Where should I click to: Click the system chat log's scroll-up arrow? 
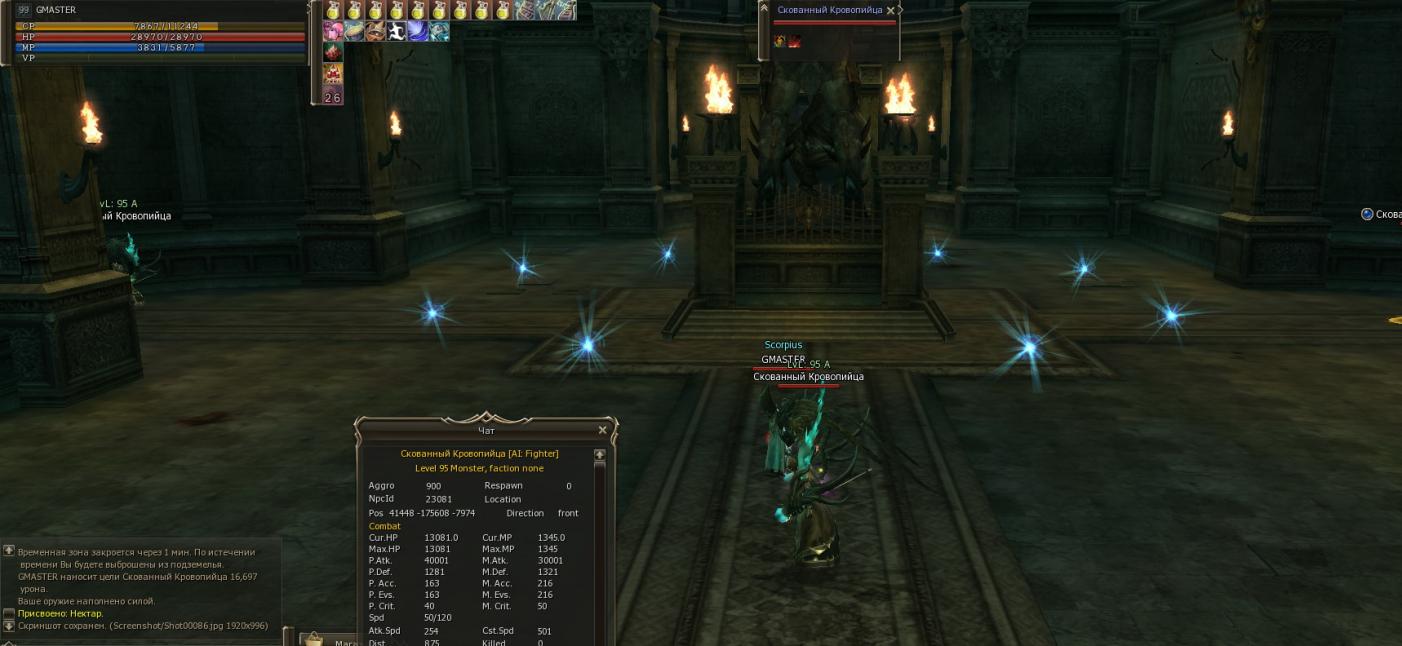9,550
